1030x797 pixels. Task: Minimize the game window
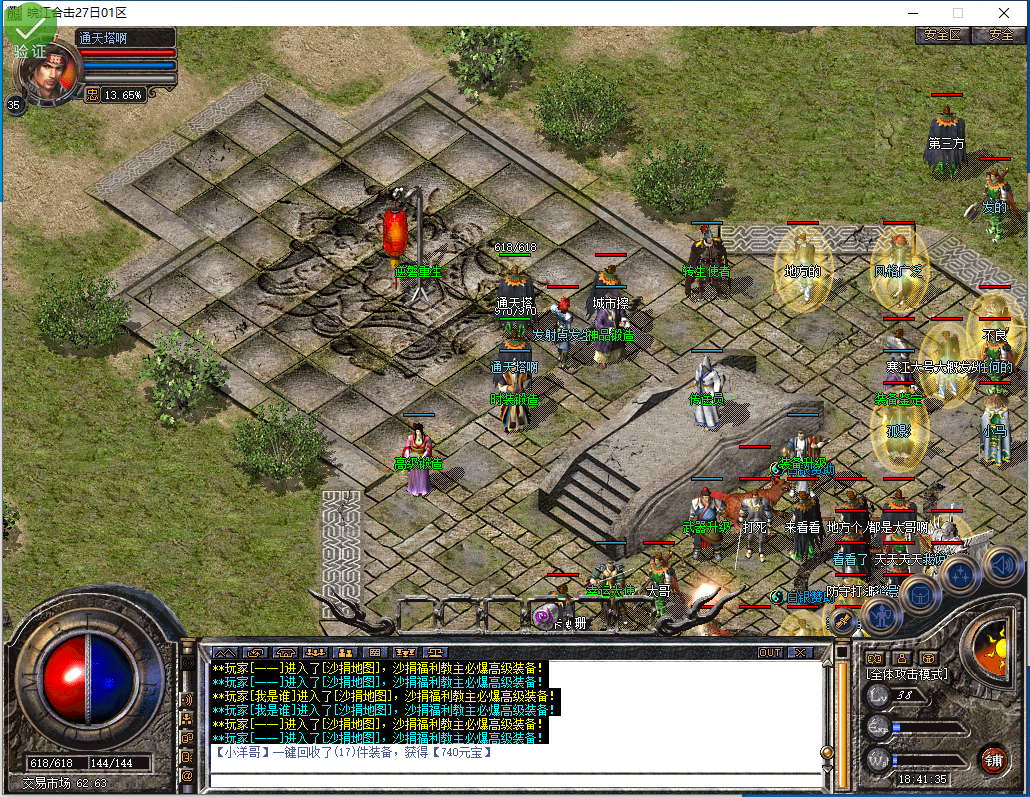point(912,13)
